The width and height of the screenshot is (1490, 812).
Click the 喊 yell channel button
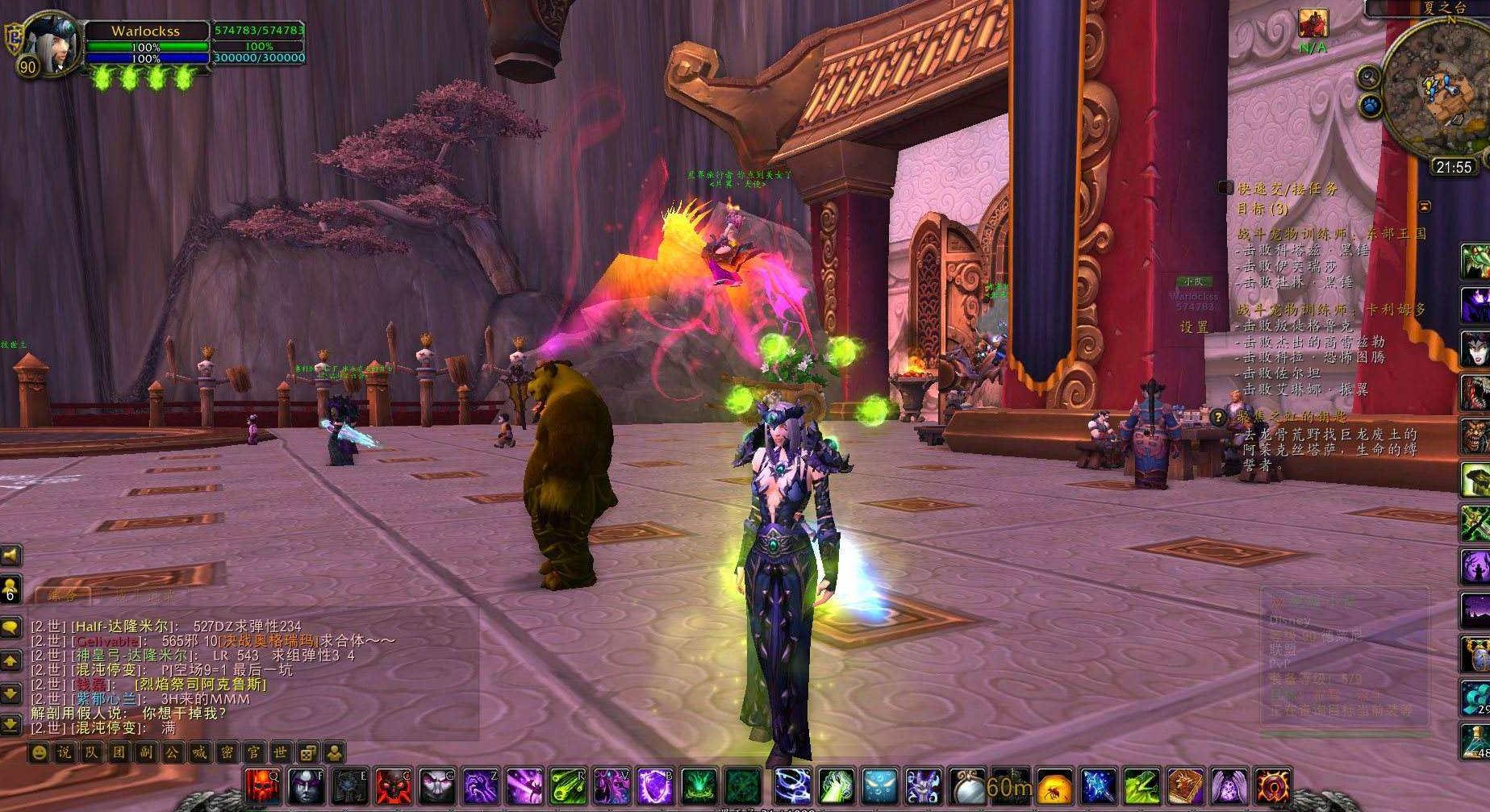pos(201,754)
